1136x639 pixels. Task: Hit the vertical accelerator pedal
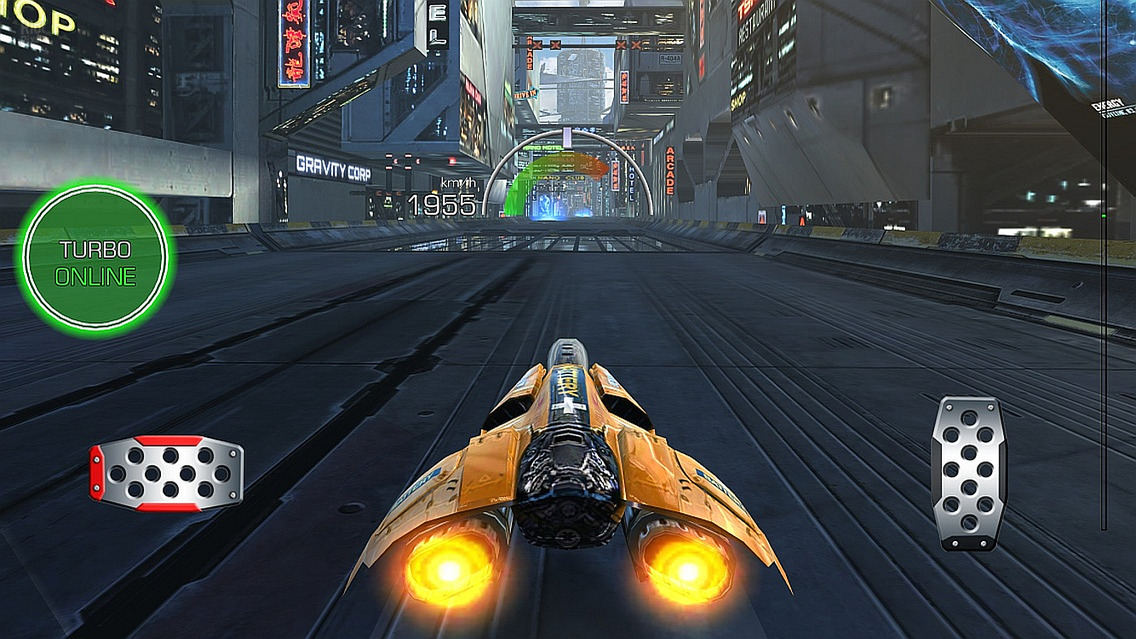968,472
